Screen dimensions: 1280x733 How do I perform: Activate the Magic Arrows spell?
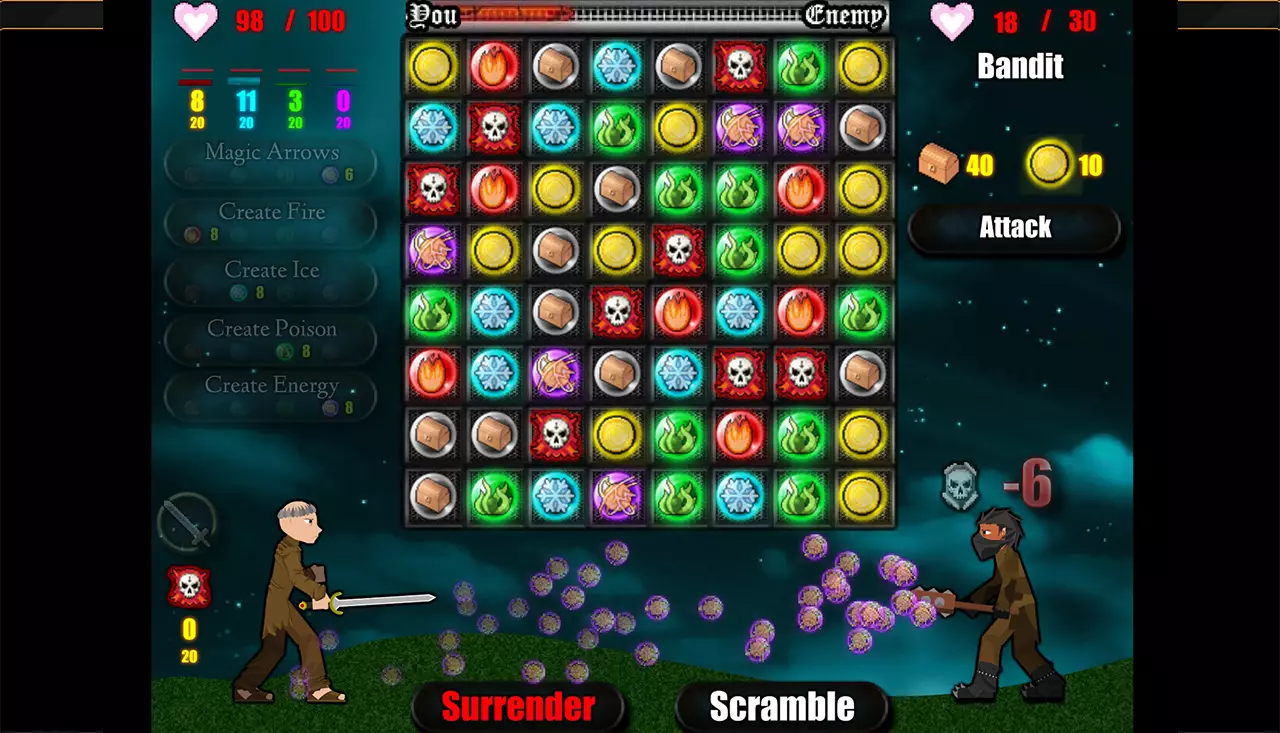click(x=270, y=160)
